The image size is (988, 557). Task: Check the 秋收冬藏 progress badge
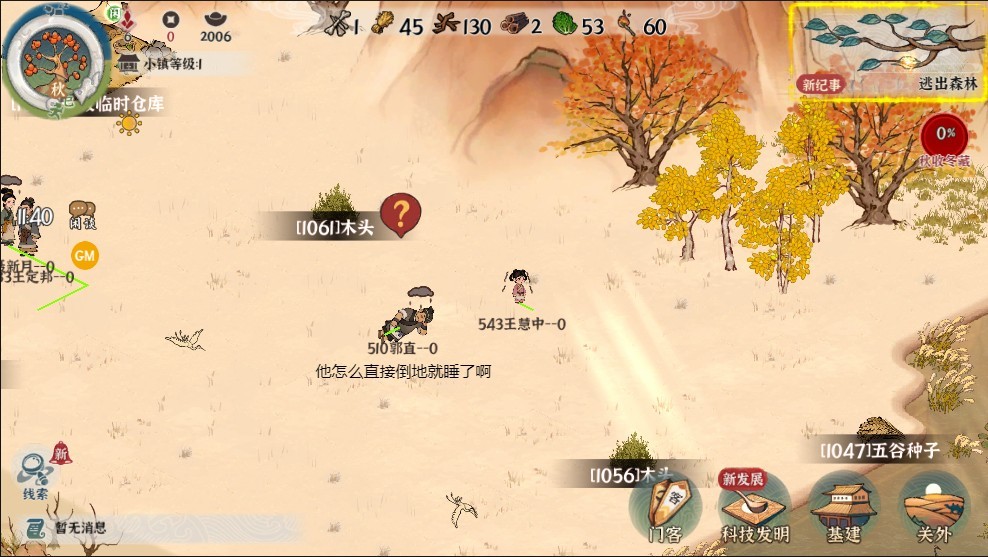(945, 135)
